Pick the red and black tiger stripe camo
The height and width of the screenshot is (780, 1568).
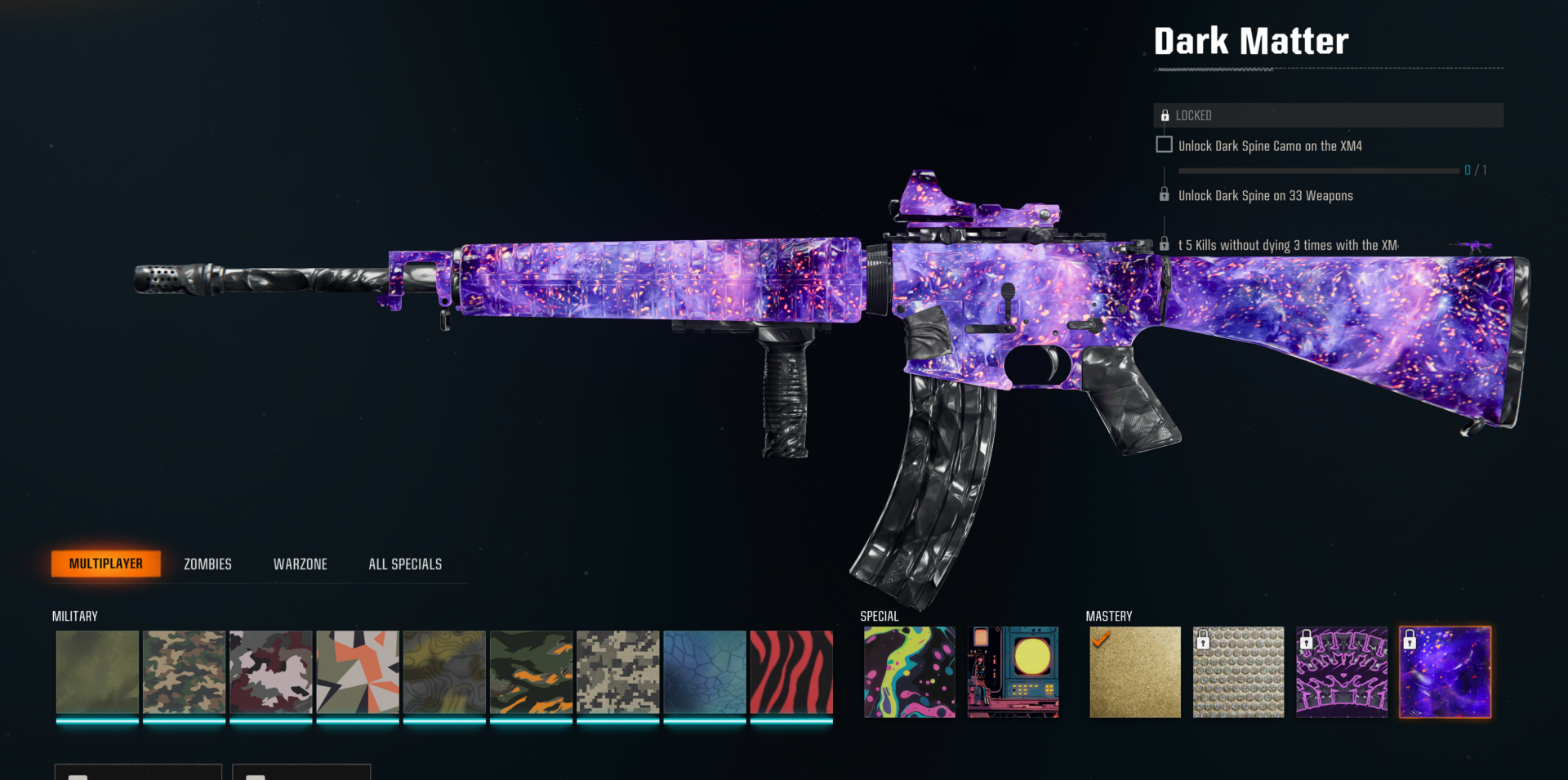pyautogui.click(x=791, y=672)
